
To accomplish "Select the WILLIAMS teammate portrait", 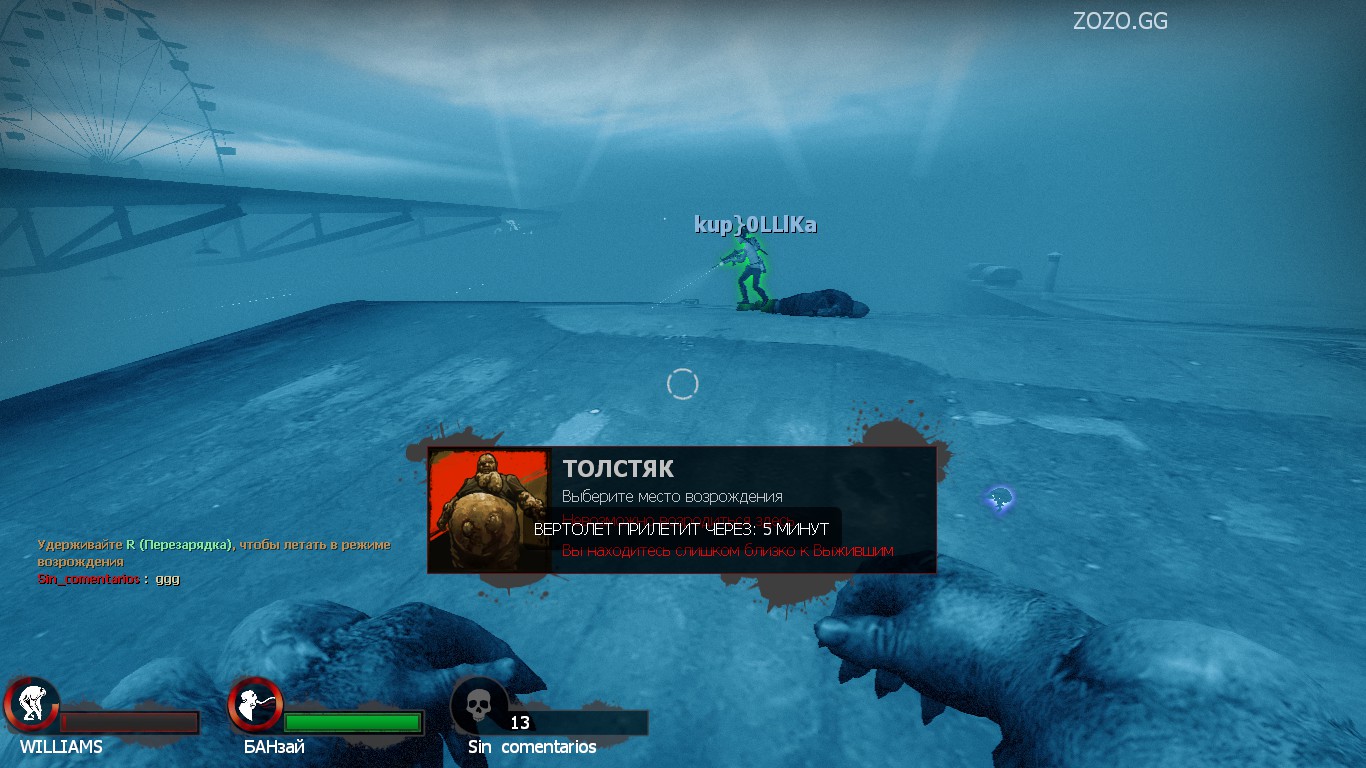I will pyautogui.click(x=32, y=704).
